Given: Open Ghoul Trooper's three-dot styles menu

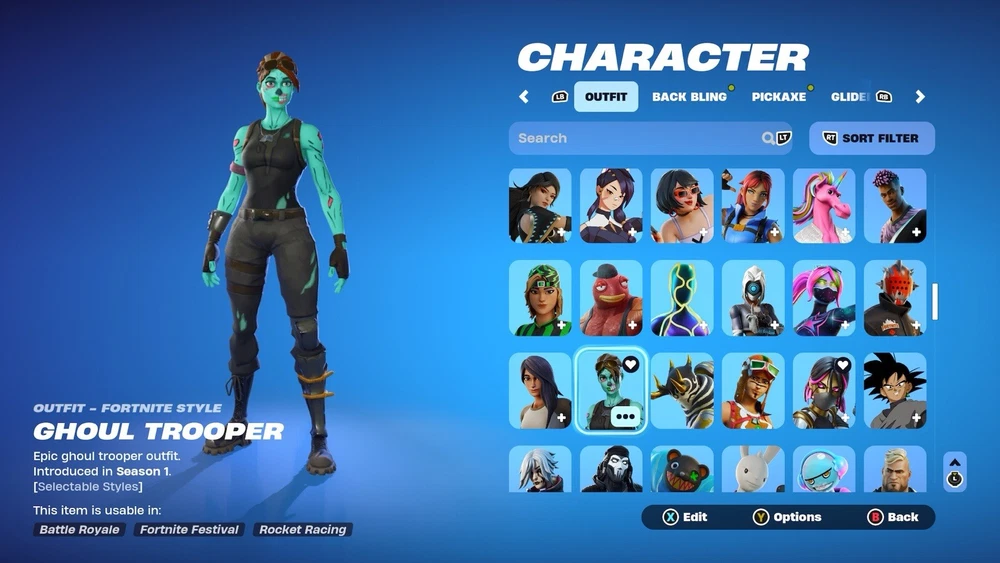Looking at the screenshot, I should (627, 416).
